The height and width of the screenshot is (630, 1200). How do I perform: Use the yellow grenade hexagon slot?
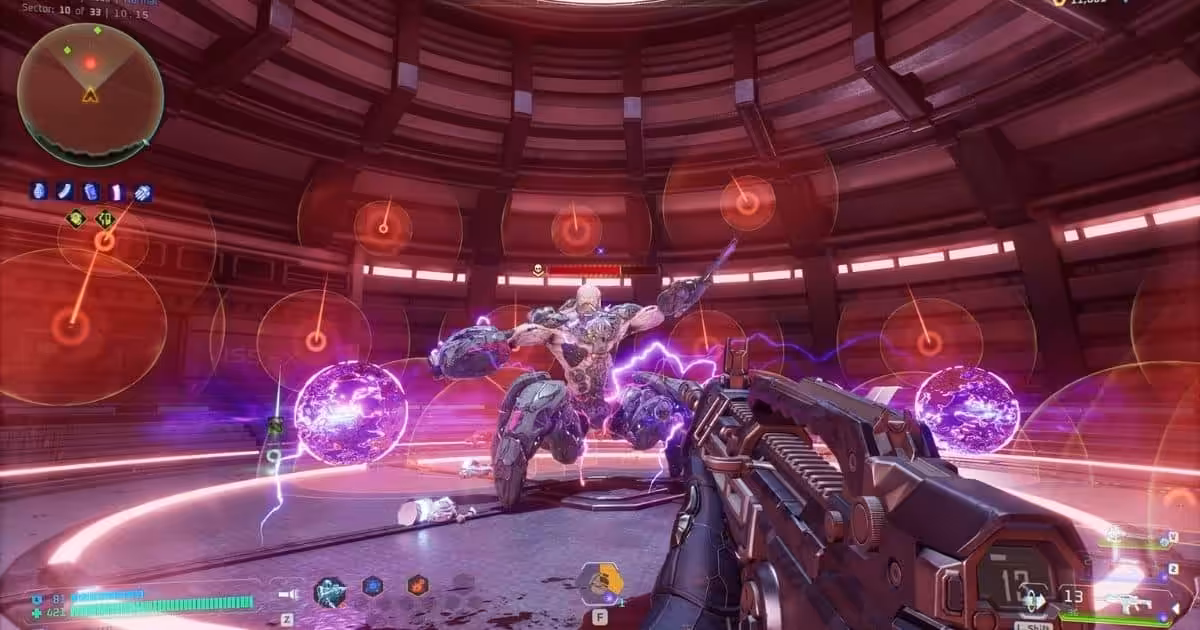click(600, 581)
